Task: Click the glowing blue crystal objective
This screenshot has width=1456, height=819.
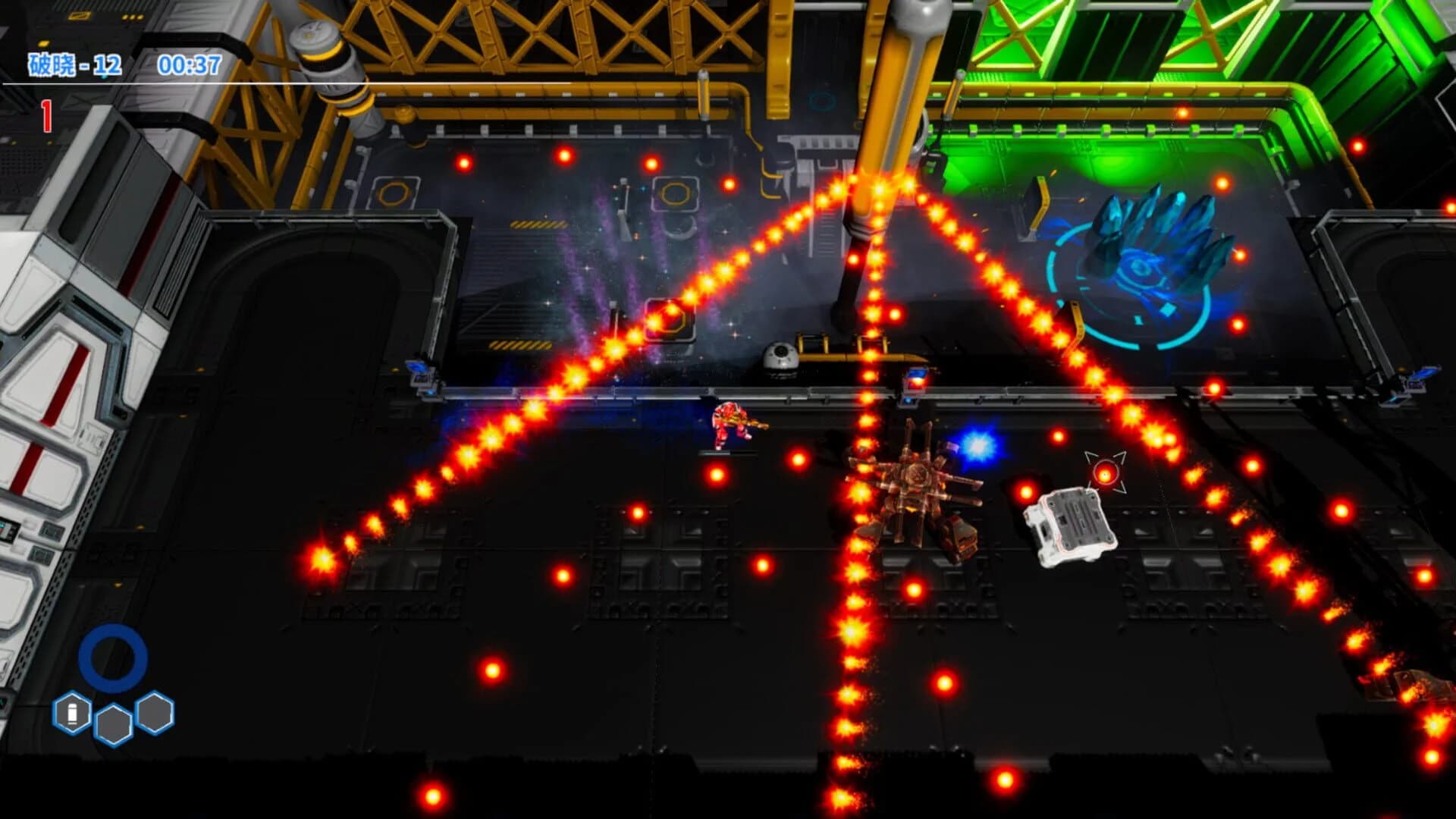Action: coord(1160,235)
